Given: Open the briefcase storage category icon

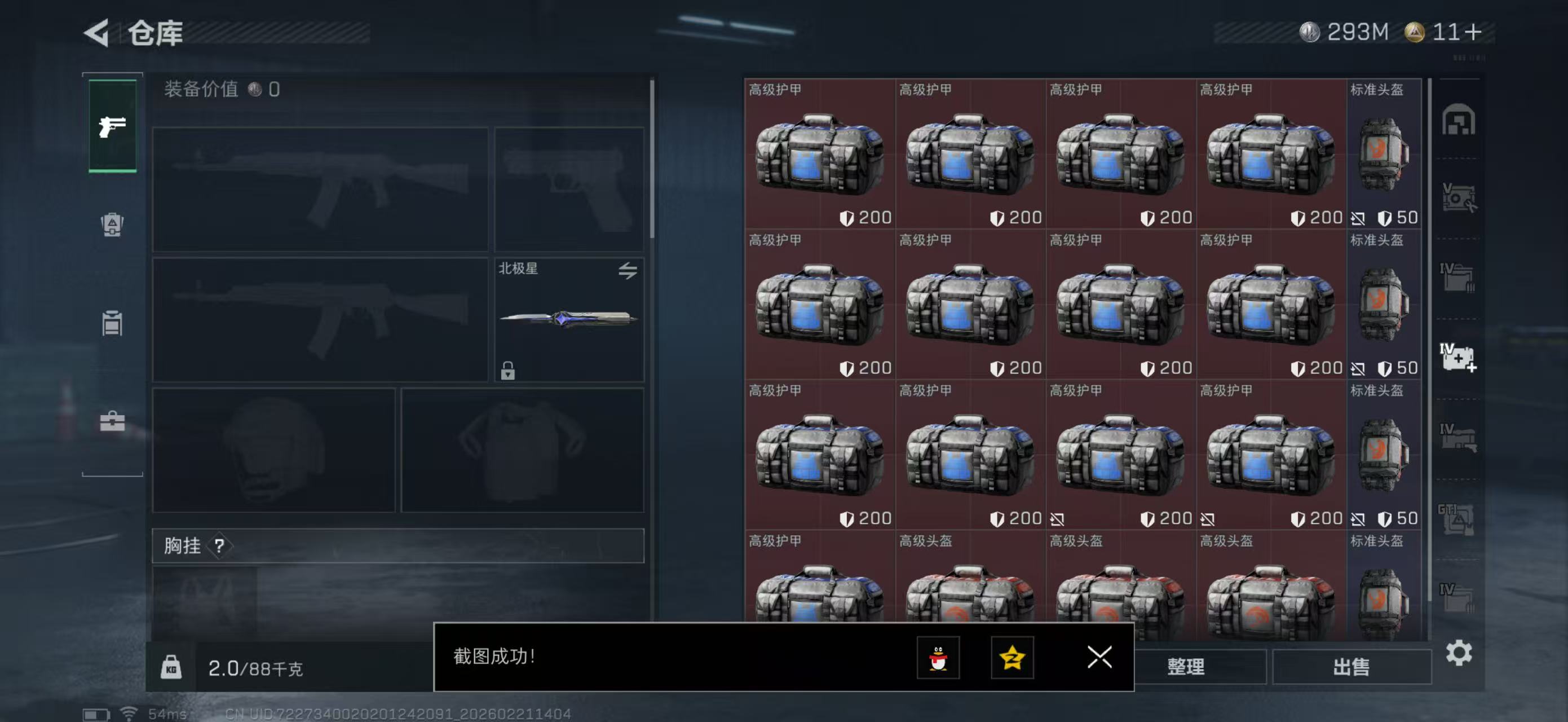Looking at the screenshot, I should click(x=113, y=421).
